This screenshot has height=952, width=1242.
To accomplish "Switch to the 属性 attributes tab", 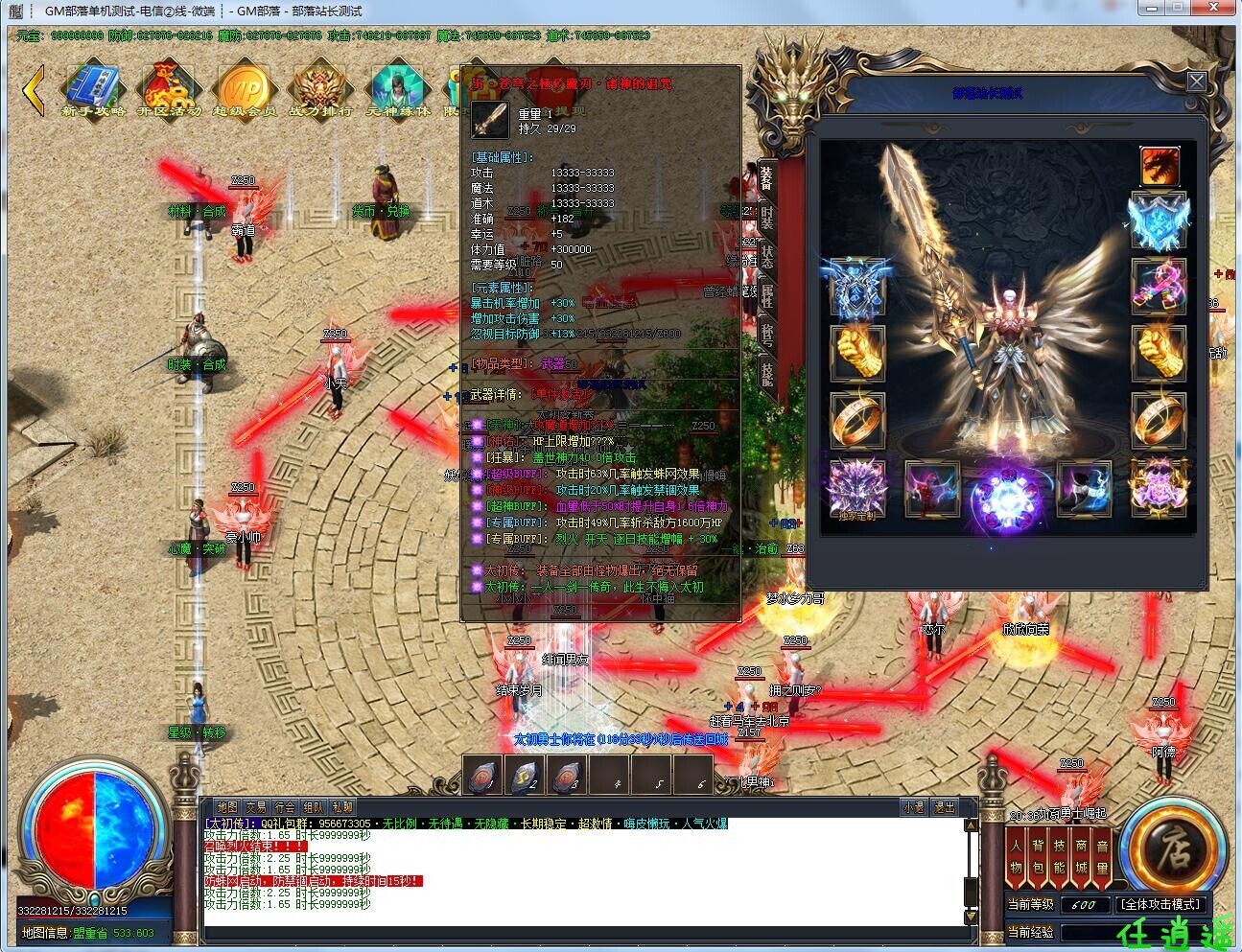I will 767,294.
